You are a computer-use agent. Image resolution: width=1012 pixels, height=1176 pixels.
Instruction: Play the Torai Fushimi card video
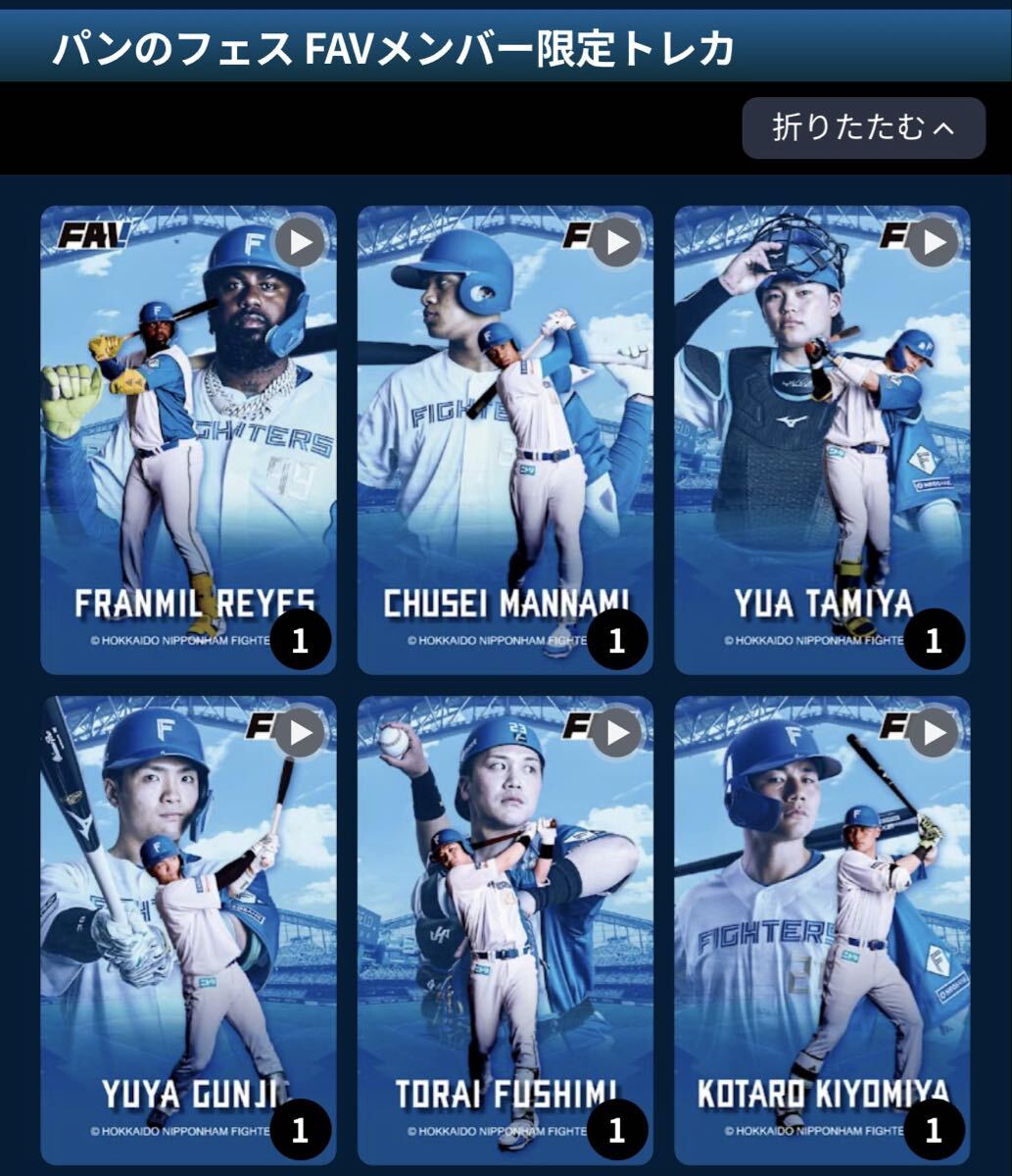coord(617,732)
